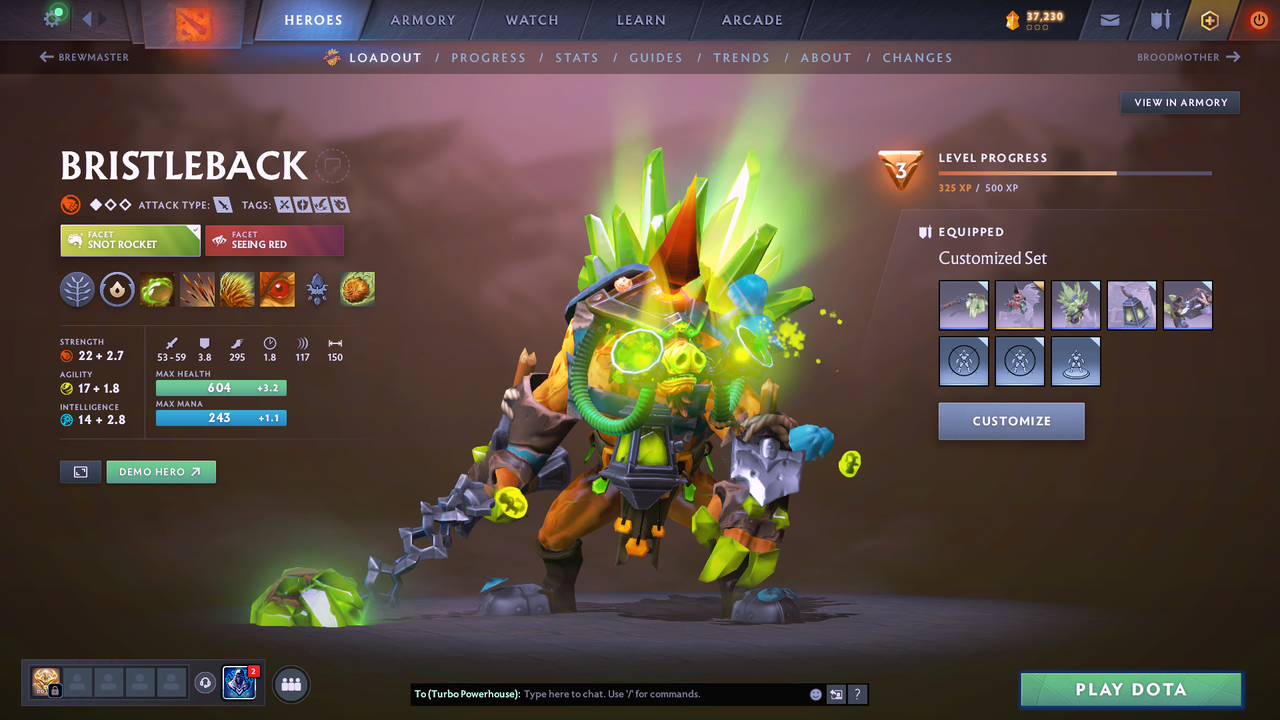Open the Arcade section
The height and width of the screenshot is (720, 1280).
(752, 20)
